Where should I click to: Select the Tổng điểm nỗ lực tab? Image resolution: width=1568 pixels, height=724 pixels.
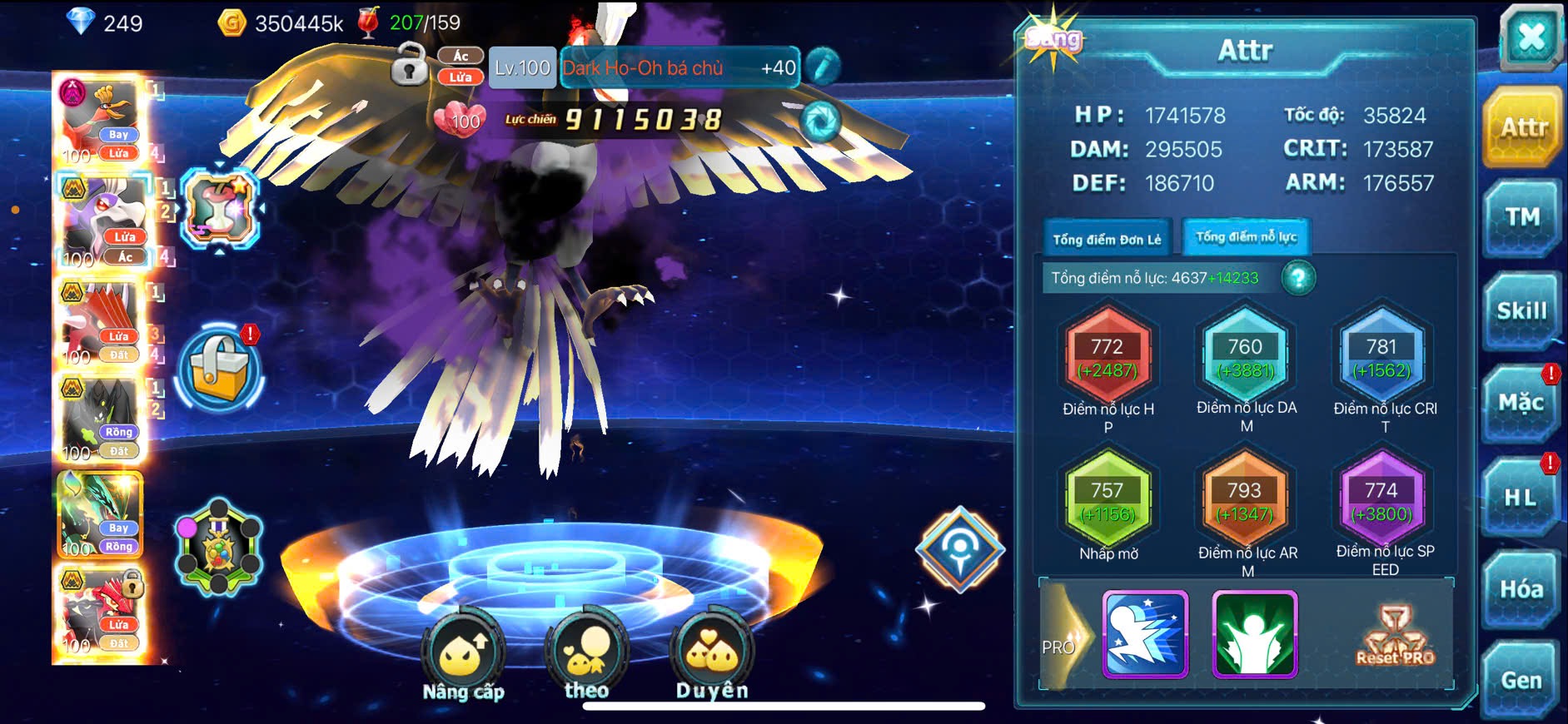tap(1246, 237)
